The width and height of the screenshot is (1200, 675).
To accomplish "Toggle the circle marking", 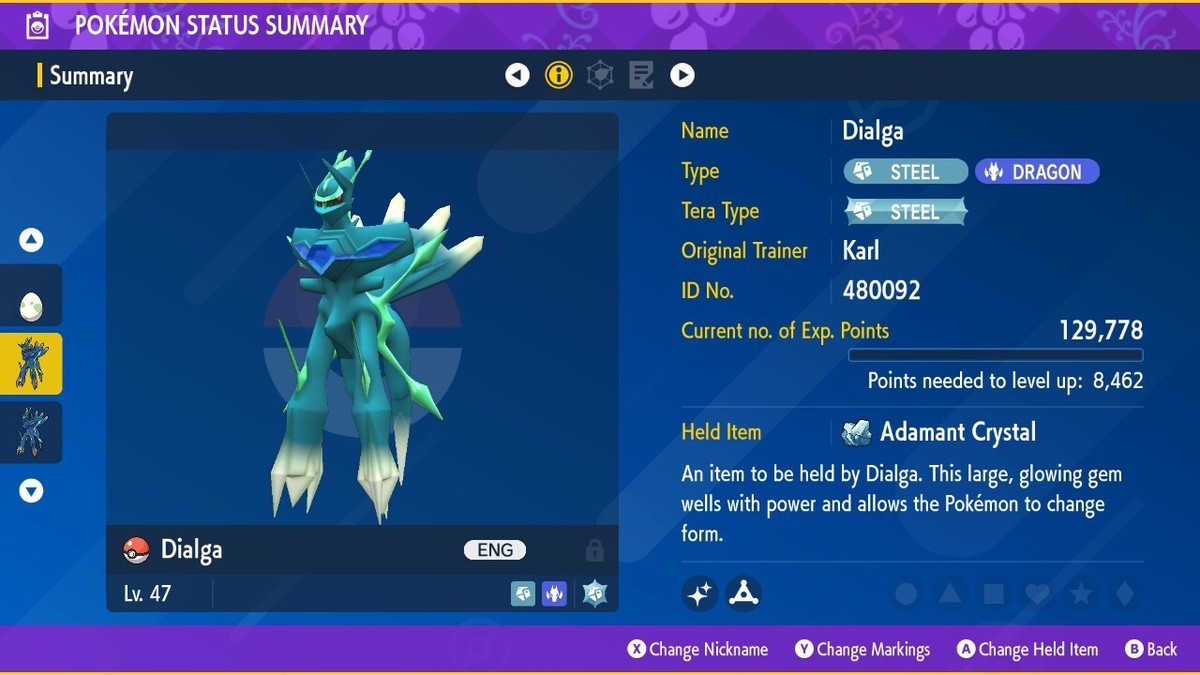I will click(x=906, y=595).
